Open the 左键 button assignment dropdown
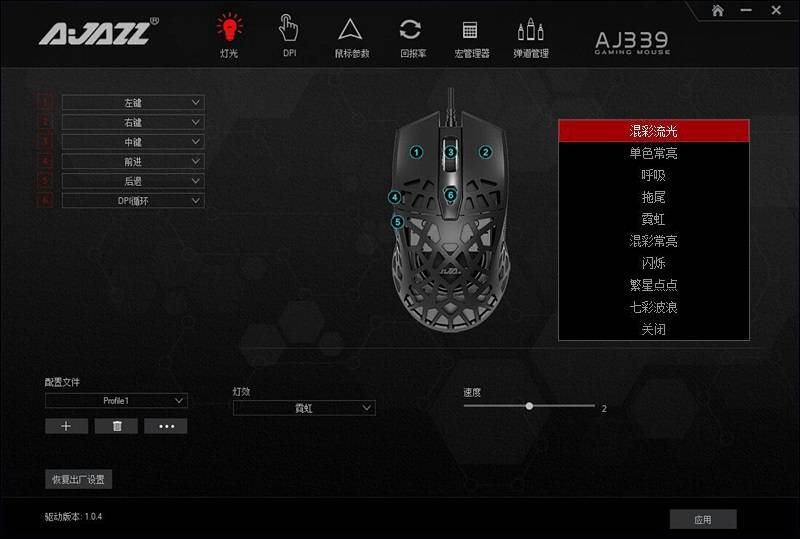The image size is (800, 539). point(133,102)
